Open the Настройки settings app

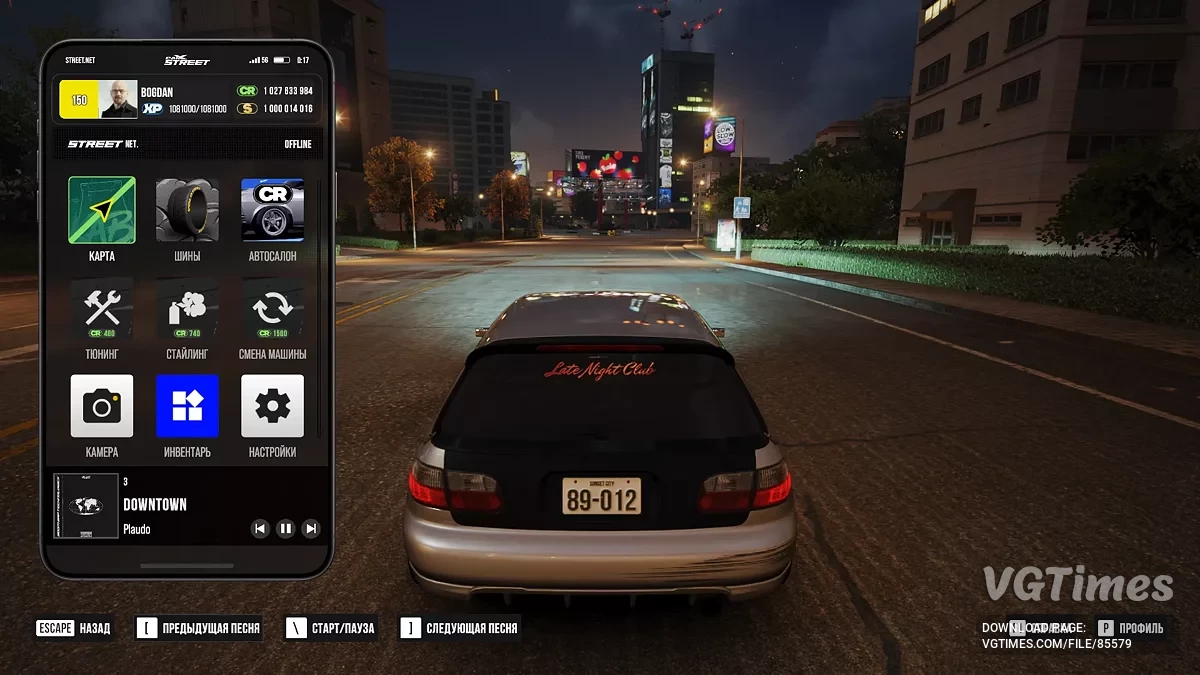tap(272, 406)
